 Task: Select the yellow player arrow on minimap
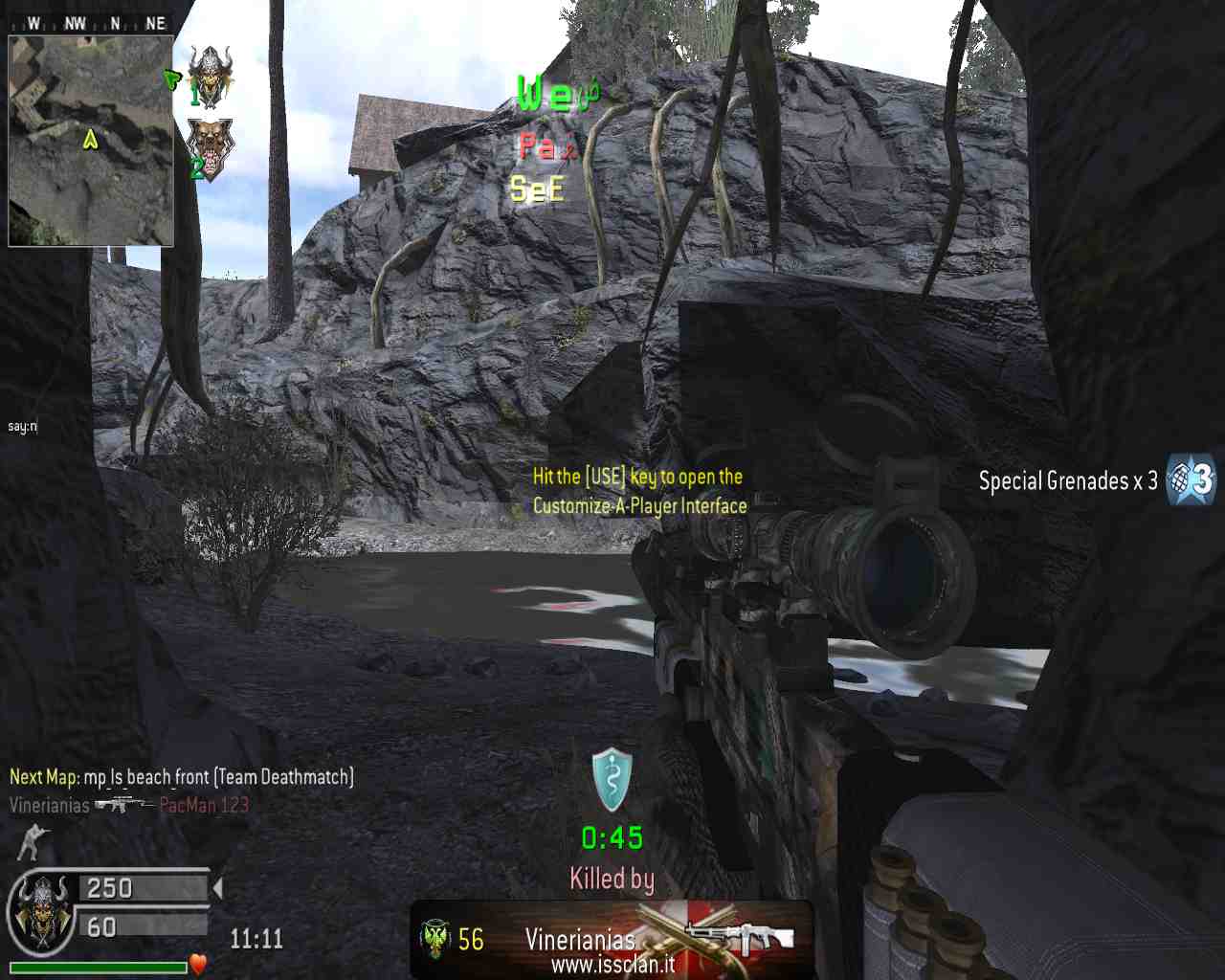coord(90,140)
